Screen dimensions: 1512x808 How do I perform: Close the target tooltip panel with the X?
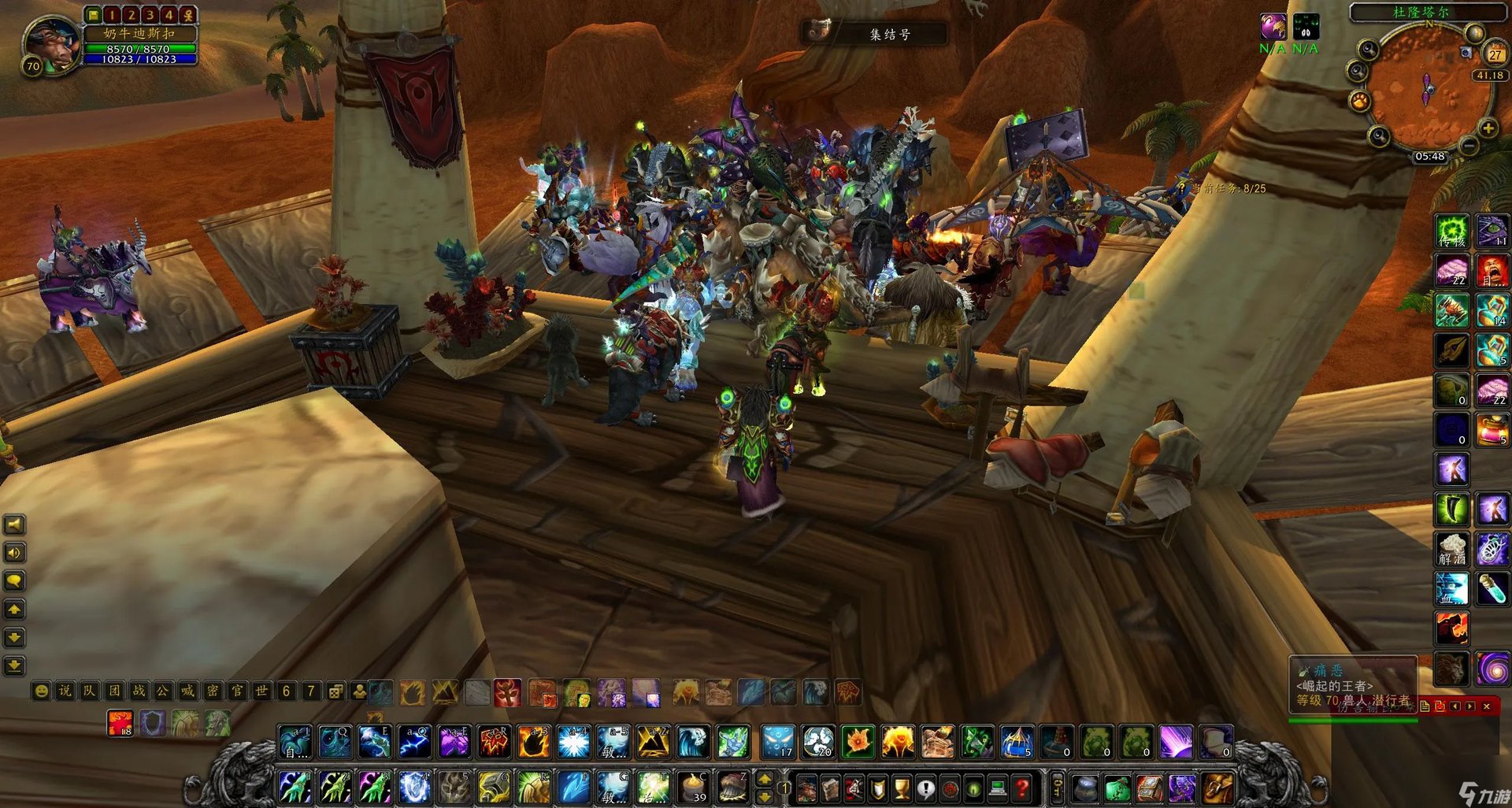1487,706
